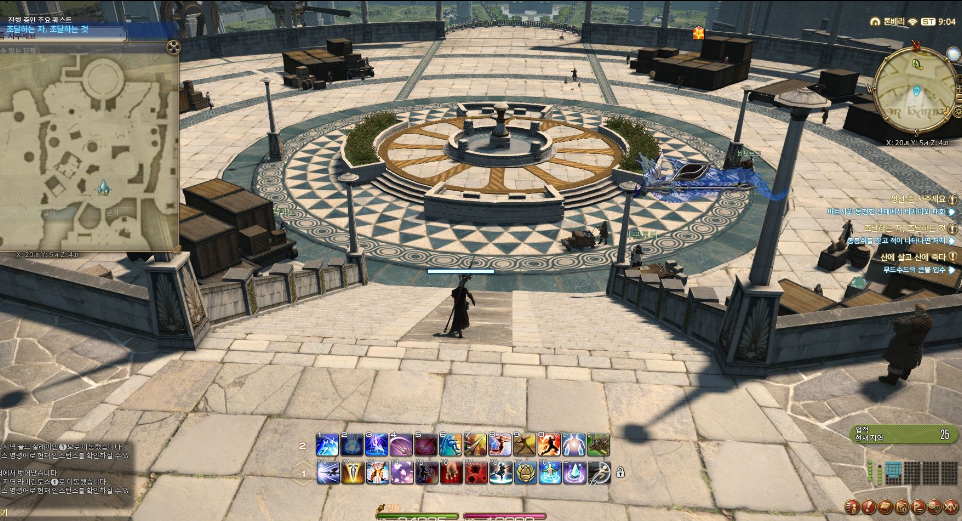Activate the blue crystal teleport icon
Image resolution: width=962 pixels, height=521 pixels.
pyautogui.click(x=572, y=472)
